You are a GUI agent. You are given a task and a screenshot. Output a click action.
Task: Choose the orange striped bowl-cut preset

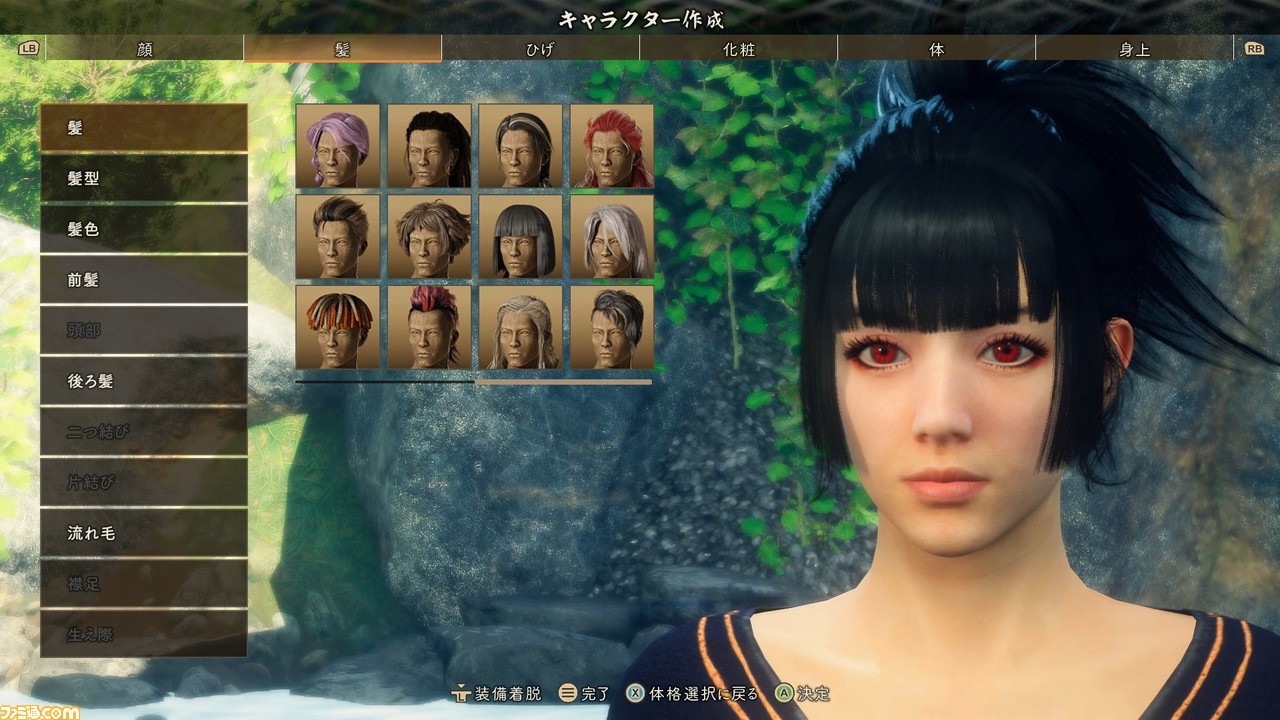coord(338,327)
